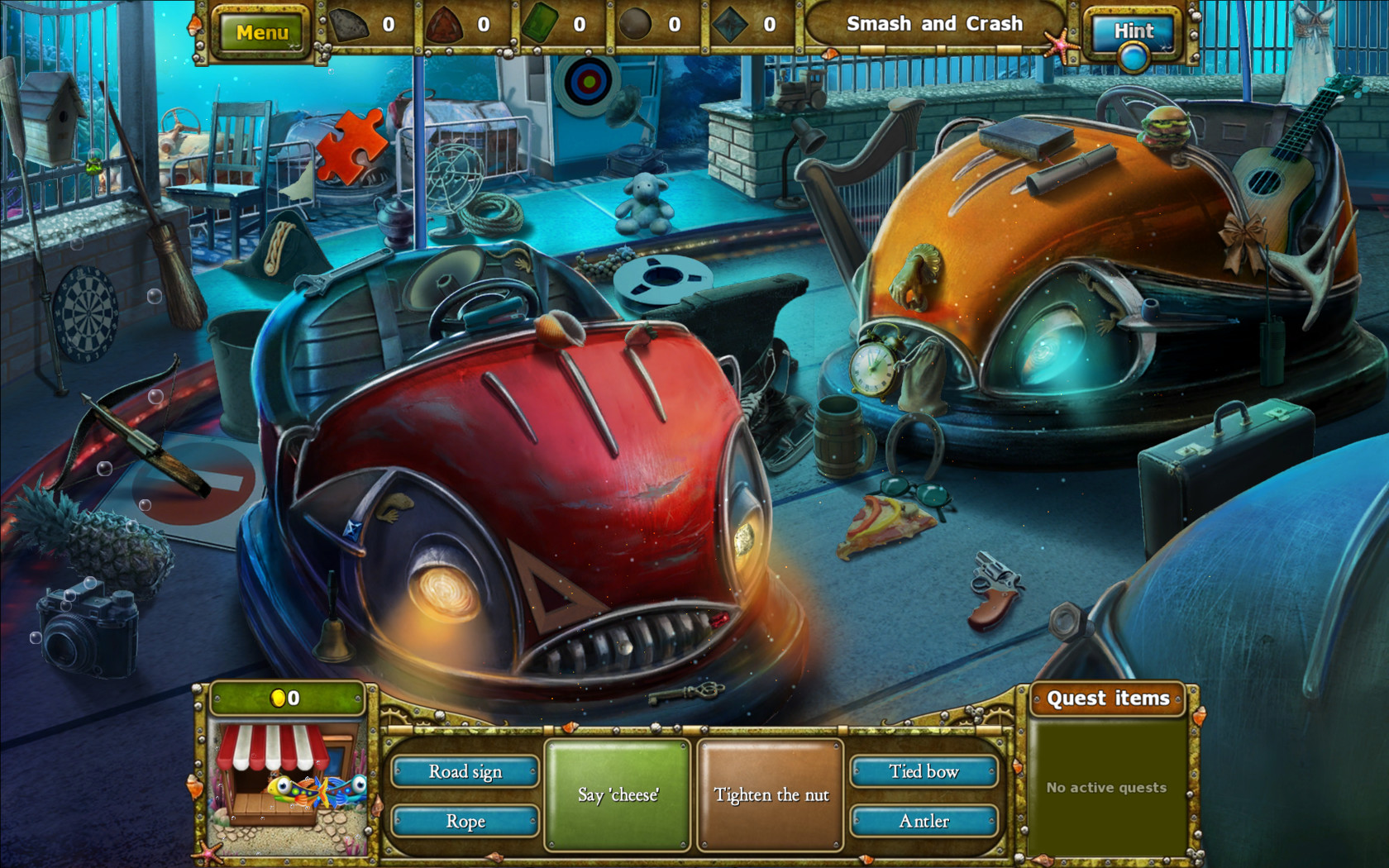Screen dimensions: 1389x868
Task: Click the green gem collectible counter icon
Action: click(x=538, y=24)
